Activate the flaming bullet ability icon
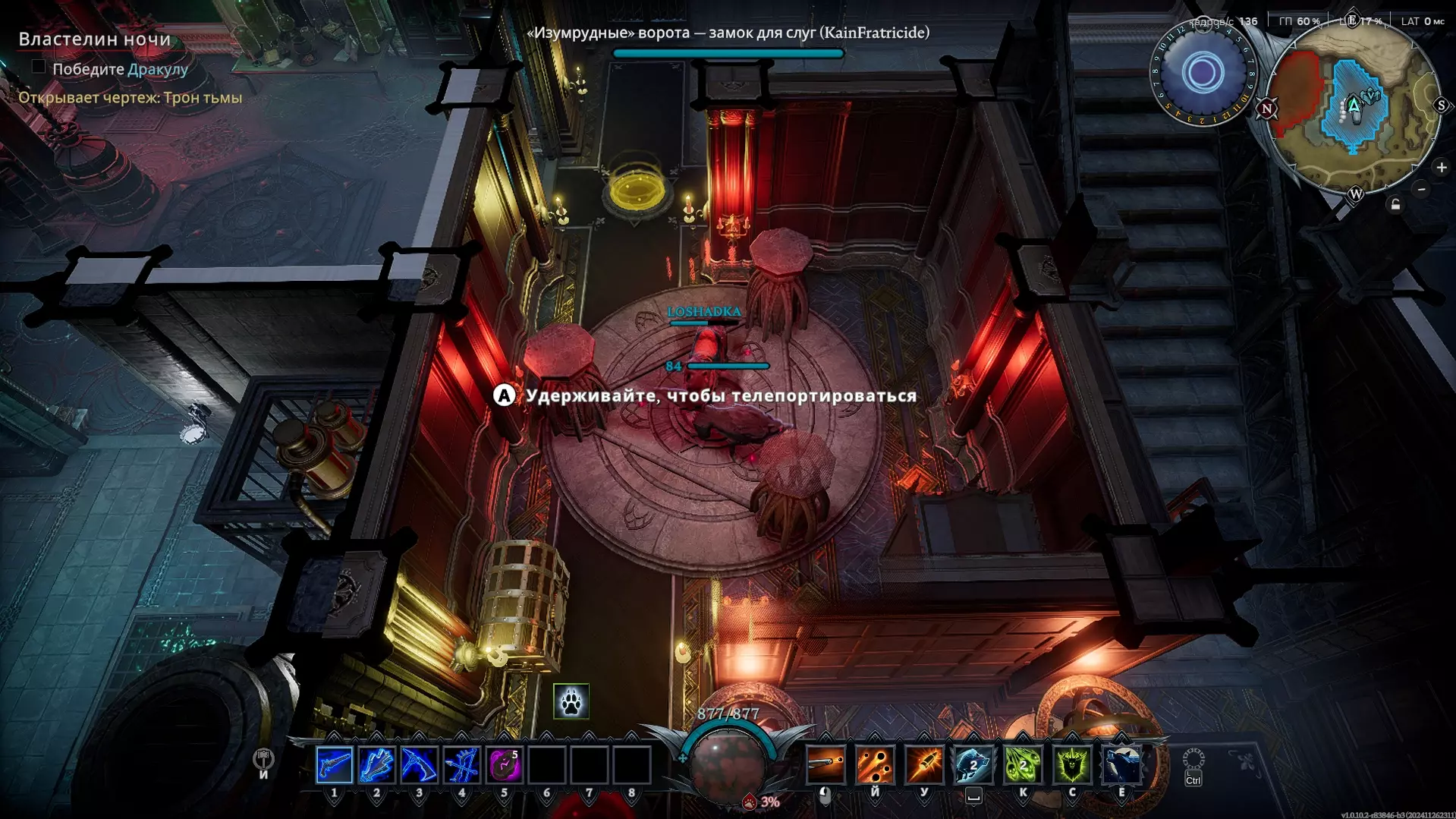Screen dimensions: 1456x819 tap(924, 764)
